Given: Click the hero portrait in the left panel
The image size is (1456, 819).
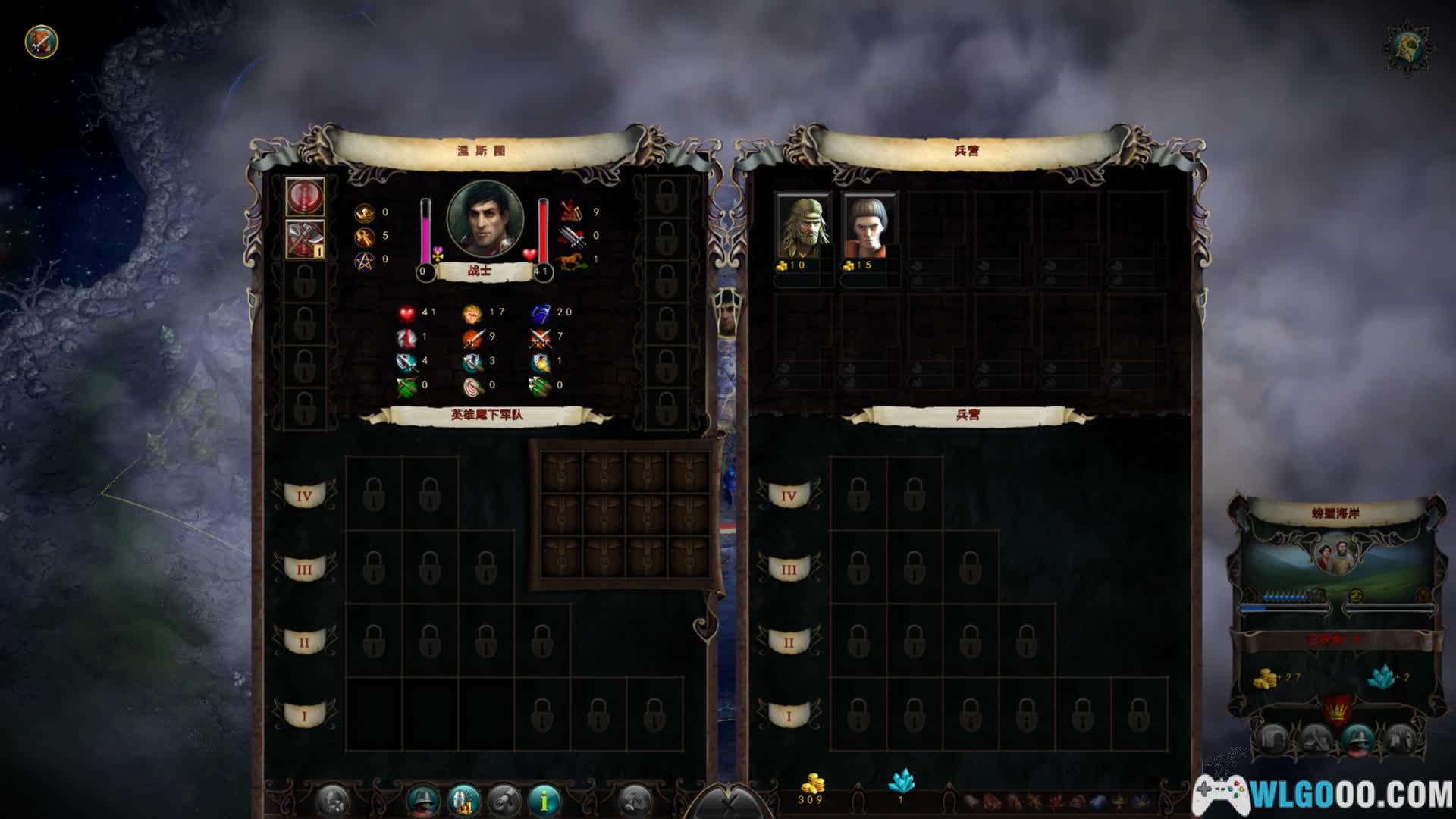Looking at the screenshot, I should click(x=485, y=218).
